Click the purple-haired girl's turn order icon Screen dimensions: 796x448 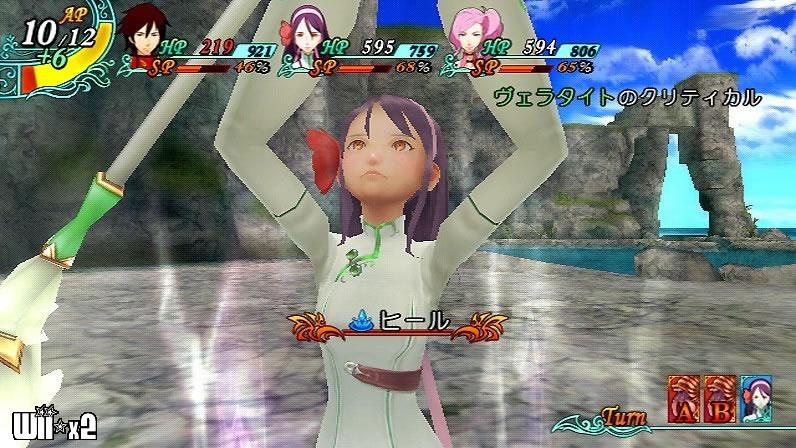click(756, 398)
